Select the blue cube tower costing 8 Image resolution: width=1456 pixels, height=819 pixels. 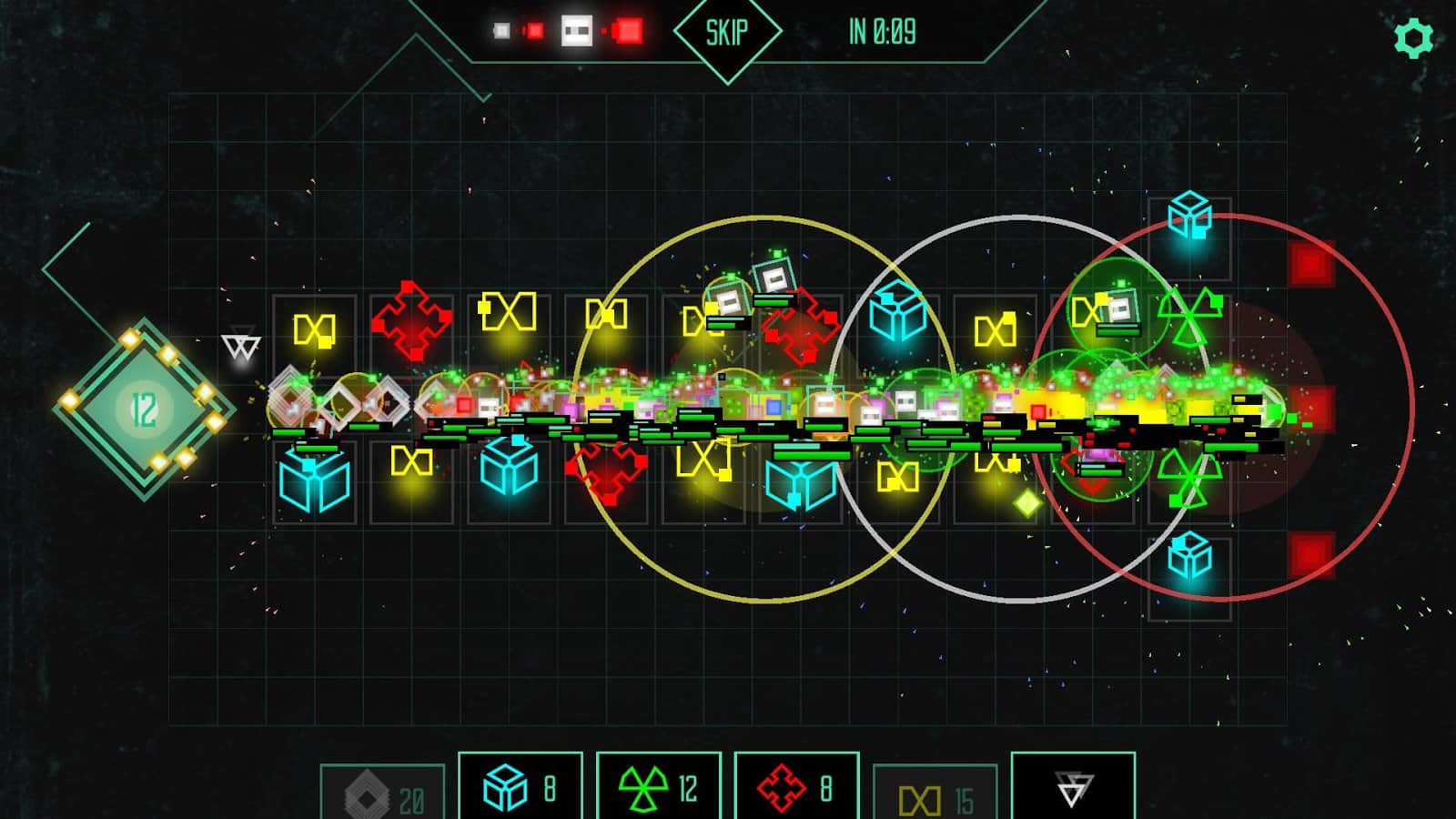coord(520,786)
